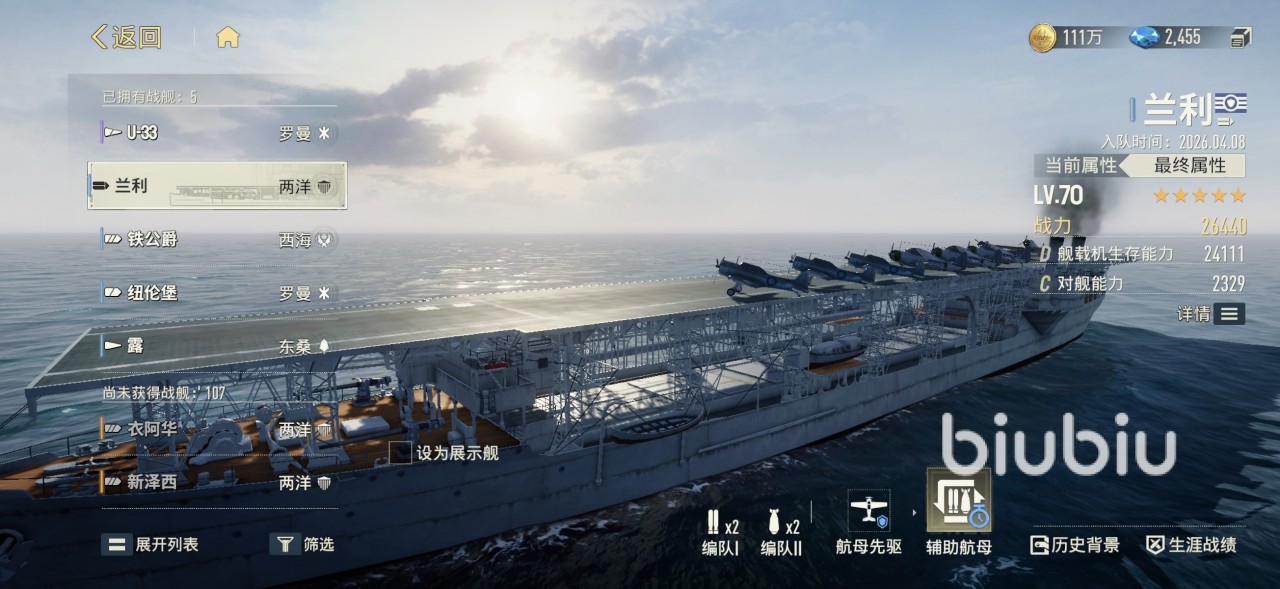Switch to the 当前属性 tab

1080,166
